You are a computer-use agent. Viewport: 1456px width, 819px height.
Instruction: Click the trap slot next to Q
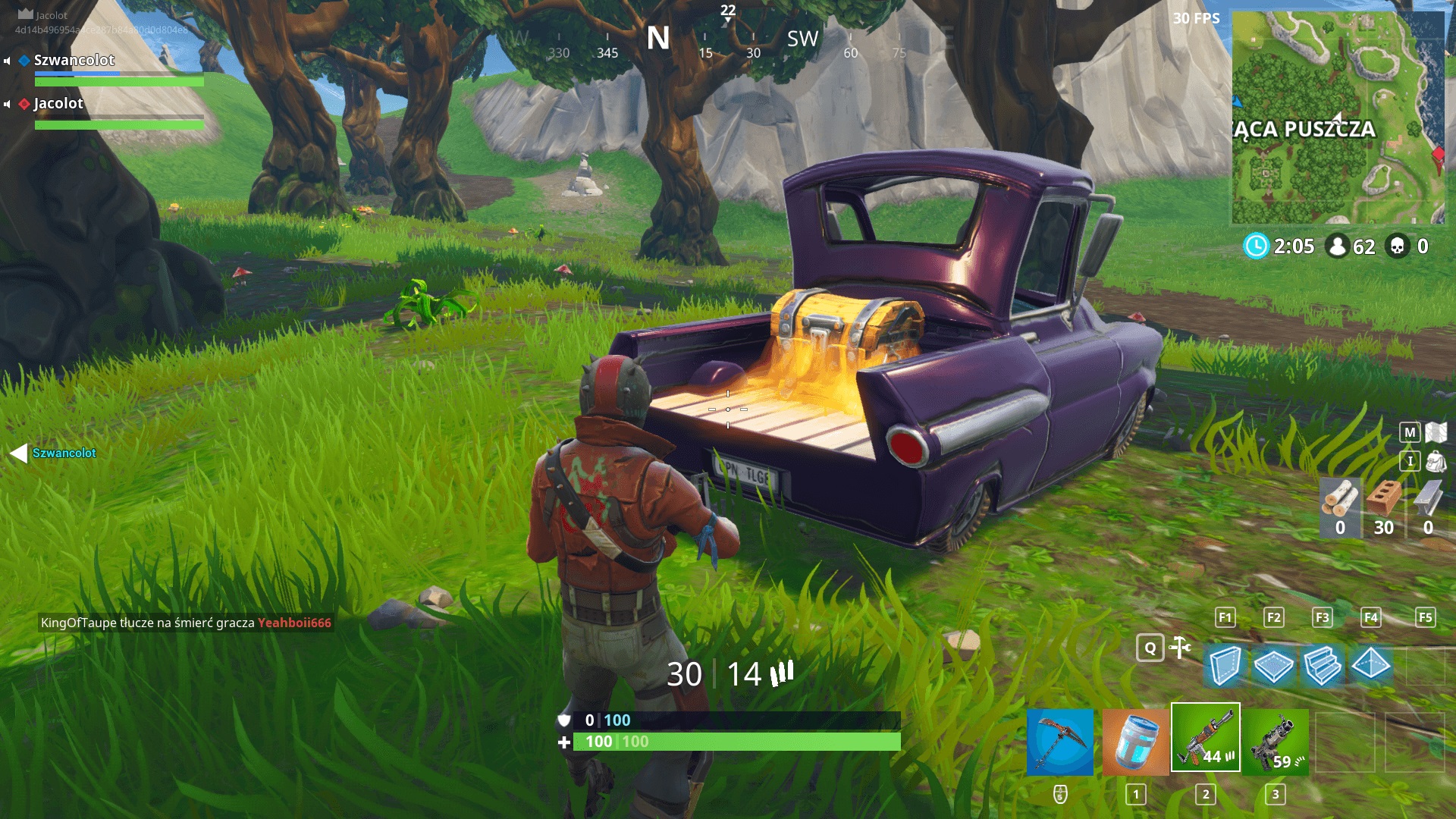pos(1181,648)
